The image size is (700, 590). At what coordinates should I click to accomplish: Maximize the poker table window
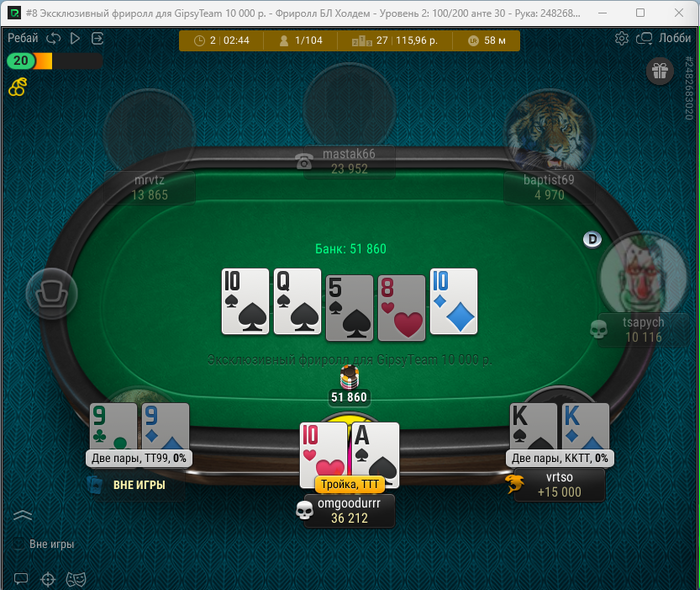(639, 13)
